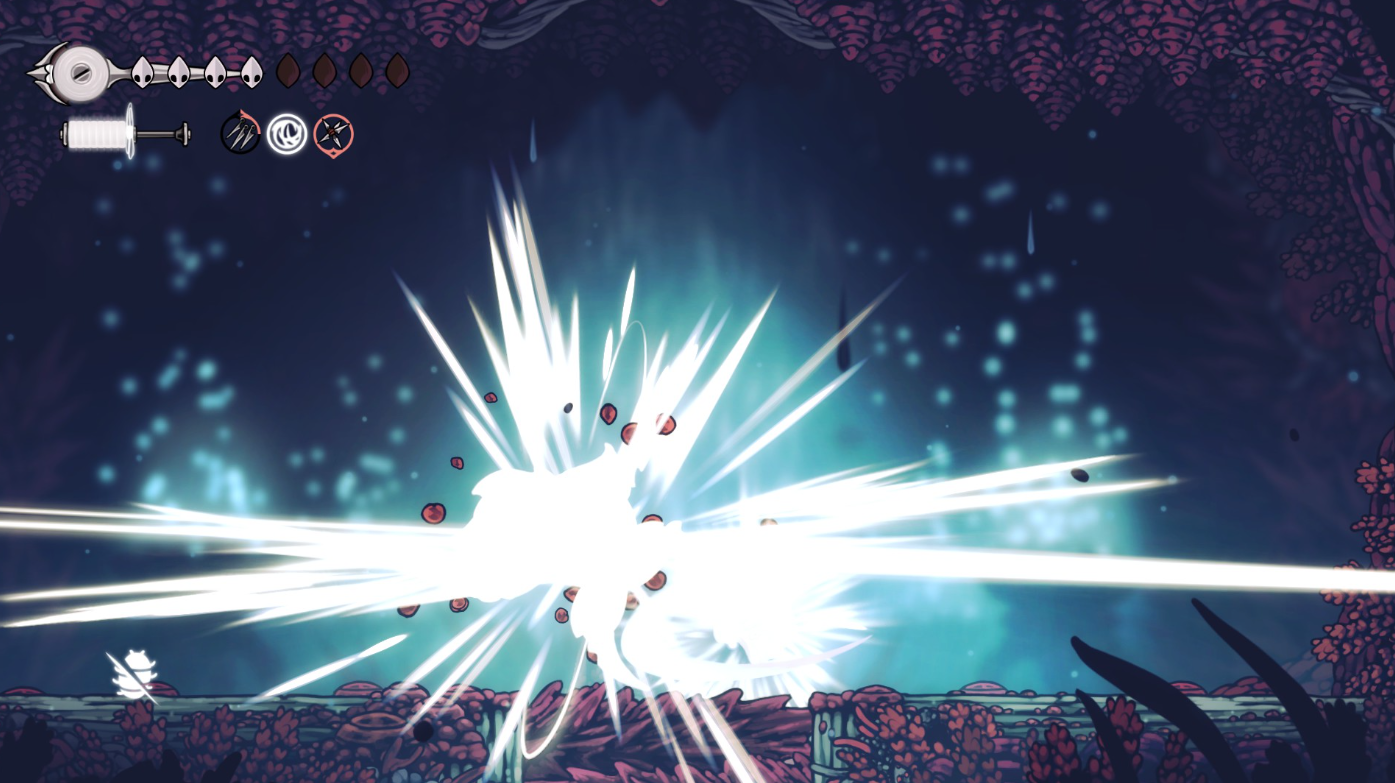Choose the four-pointed shuriken tool

point(333,134)
